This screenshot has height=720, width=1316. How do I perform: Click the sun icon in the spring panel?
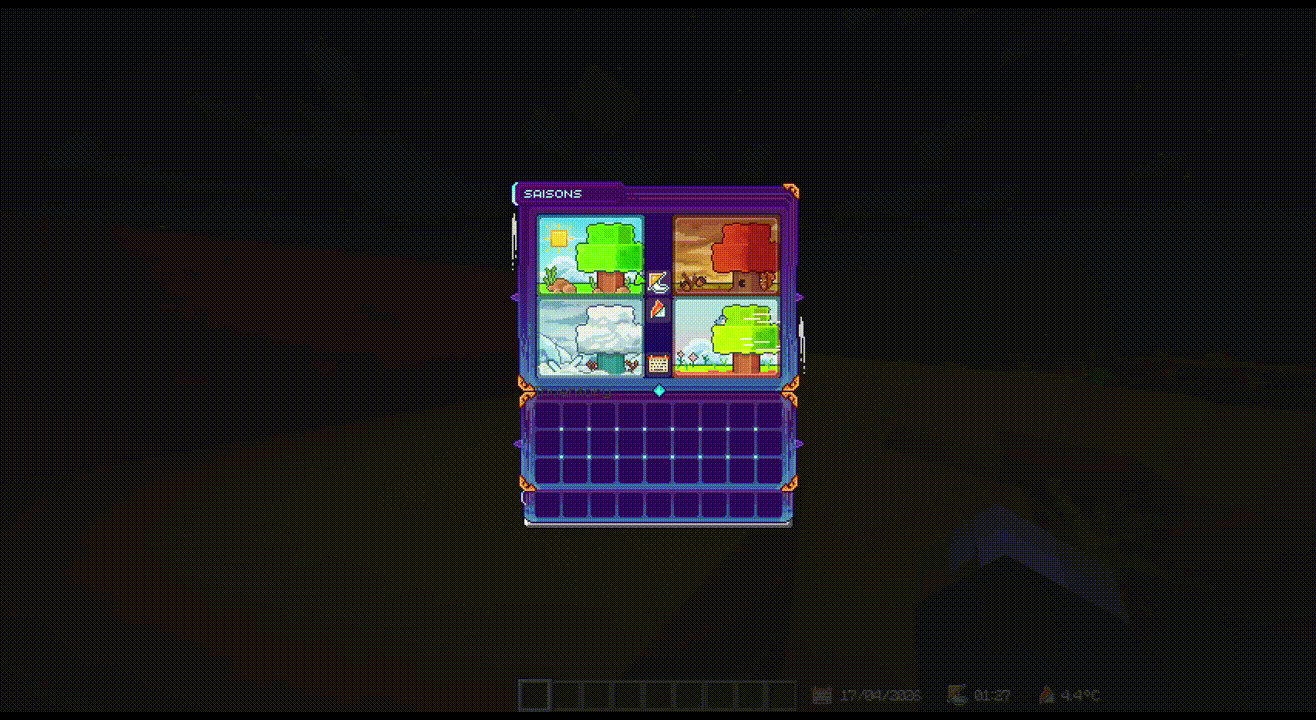click(559, 237)
